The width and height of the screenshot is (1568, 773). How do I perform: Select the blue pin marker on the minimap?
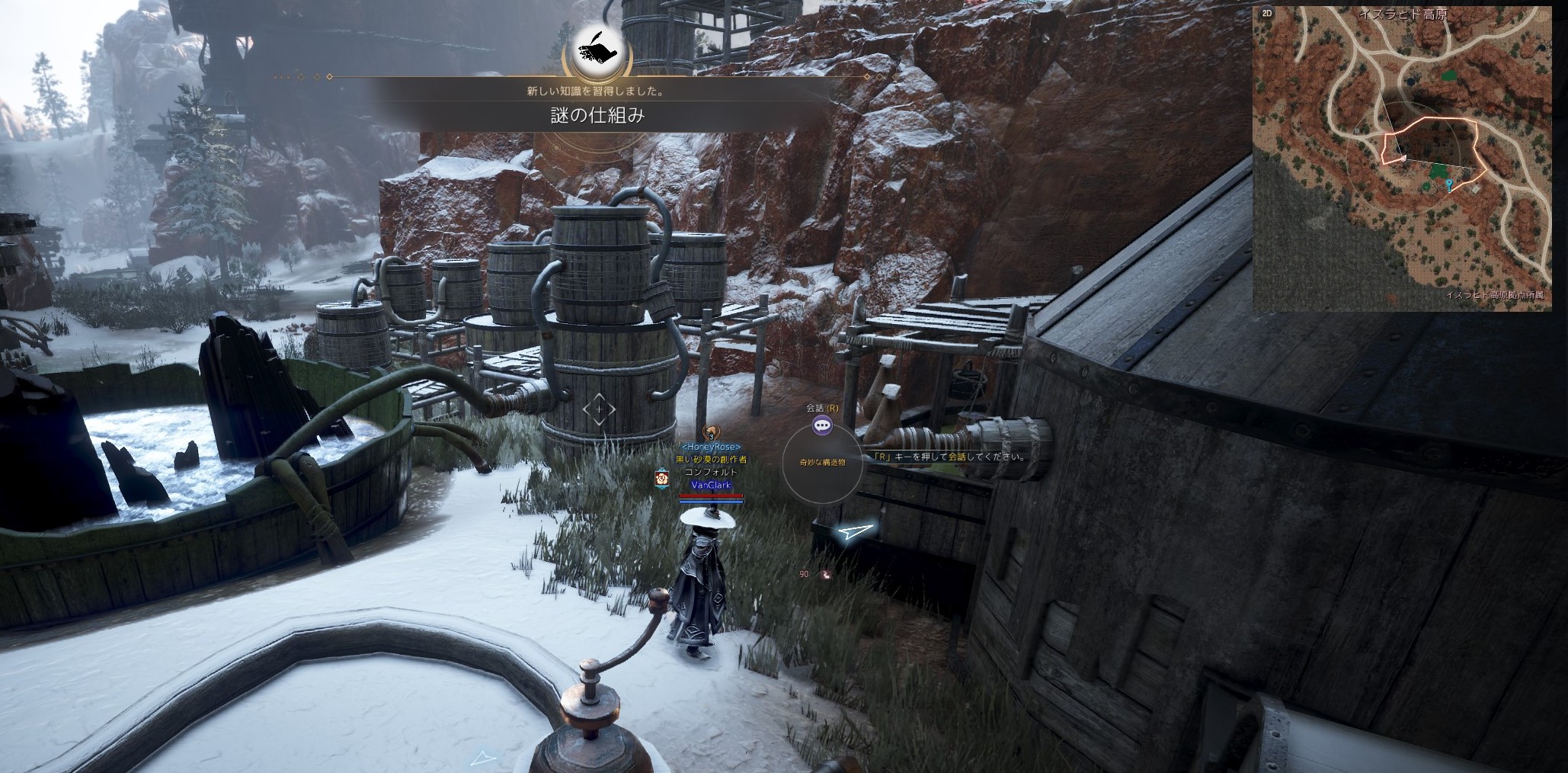(x=1448, y=184)
